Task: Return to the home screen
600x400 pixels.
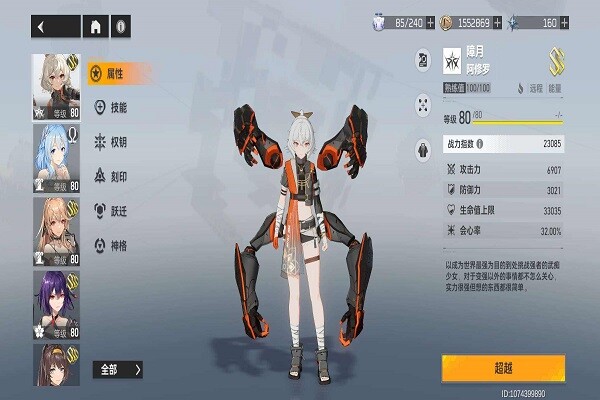Action: pyautogui.click(x=96, y=27)
